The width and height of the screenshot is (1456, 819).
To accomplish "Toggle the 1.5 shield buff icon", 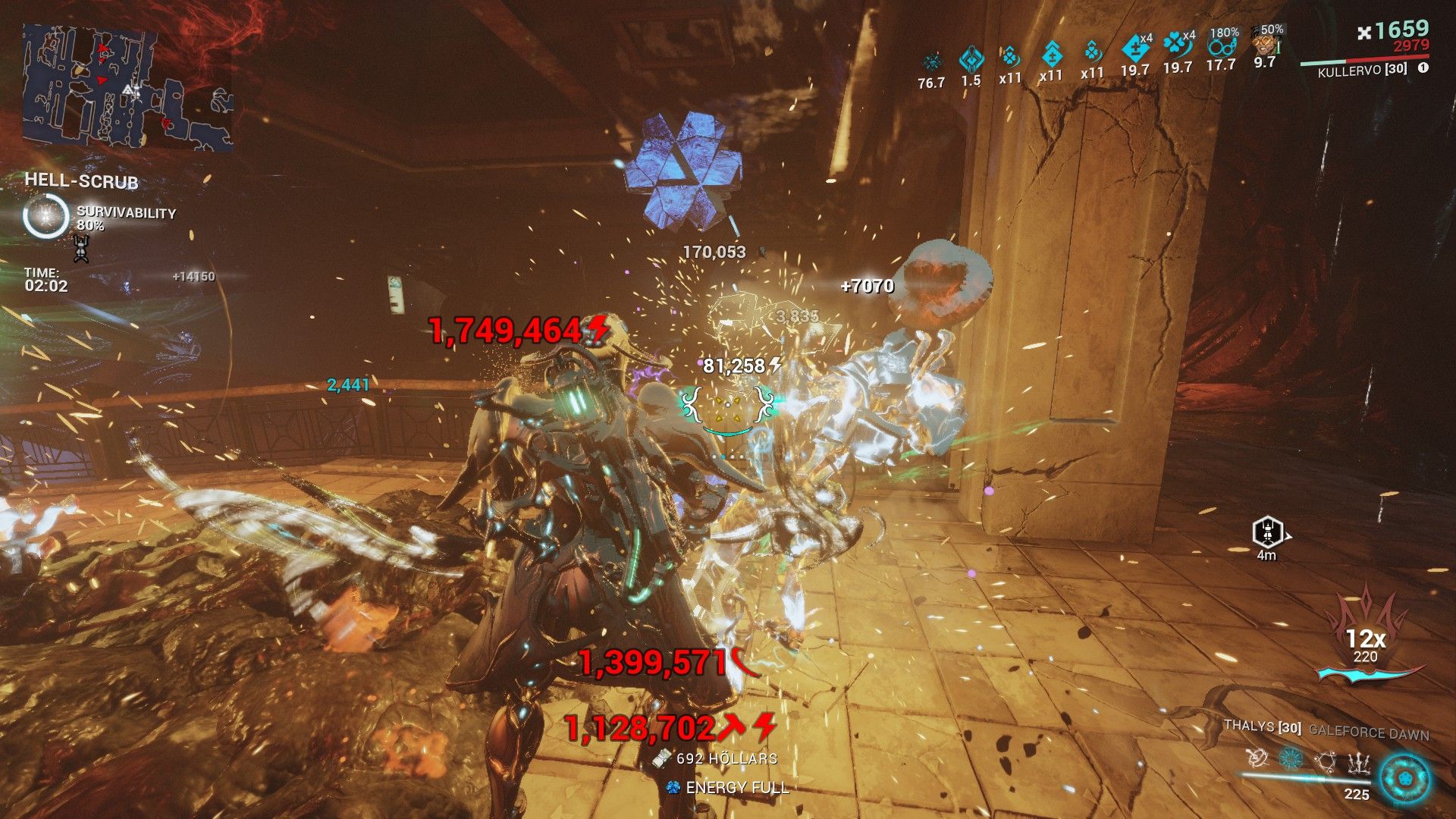I will click(x=971, y=57).
